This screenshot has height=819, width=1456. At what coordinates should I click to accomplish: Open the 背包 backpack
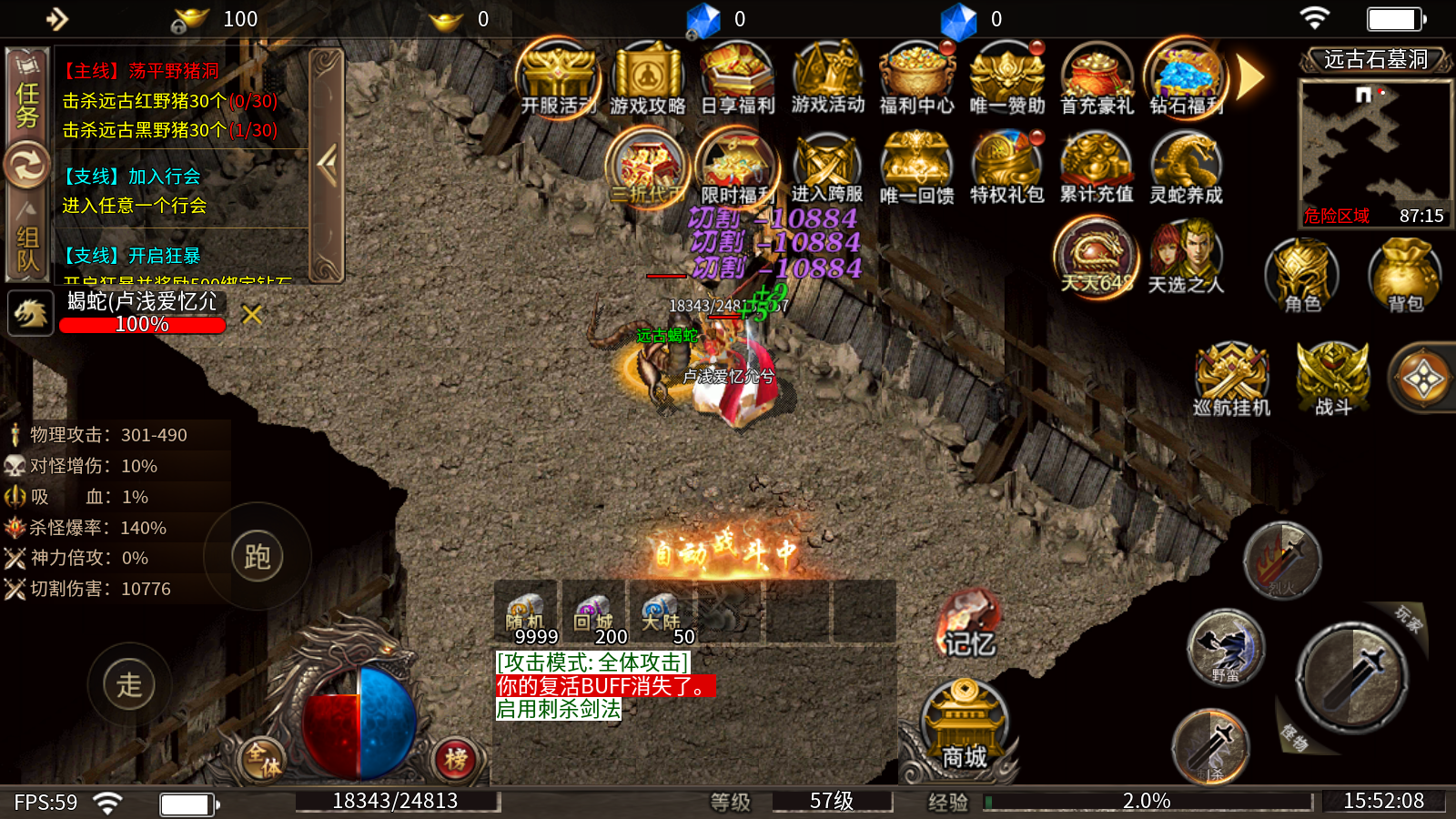point(1405,276)
